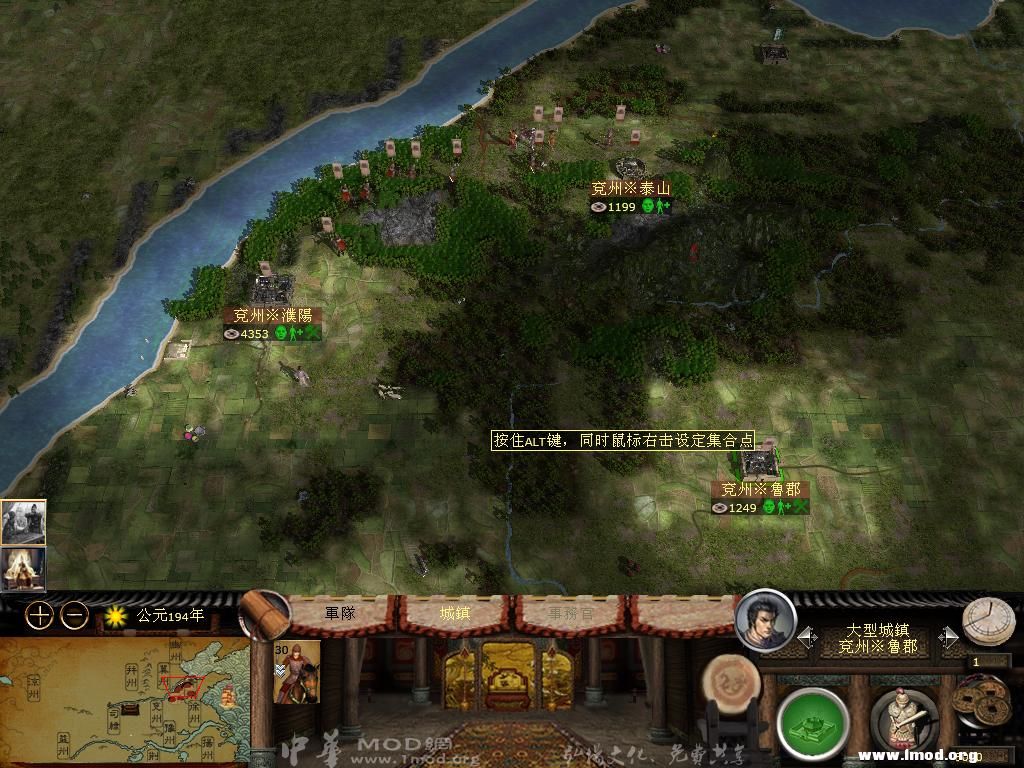Switch to the 城鎮 (town) tab
Image resolution: width=1024 pixels, height=768 pixels.
[x=455, y=613]
